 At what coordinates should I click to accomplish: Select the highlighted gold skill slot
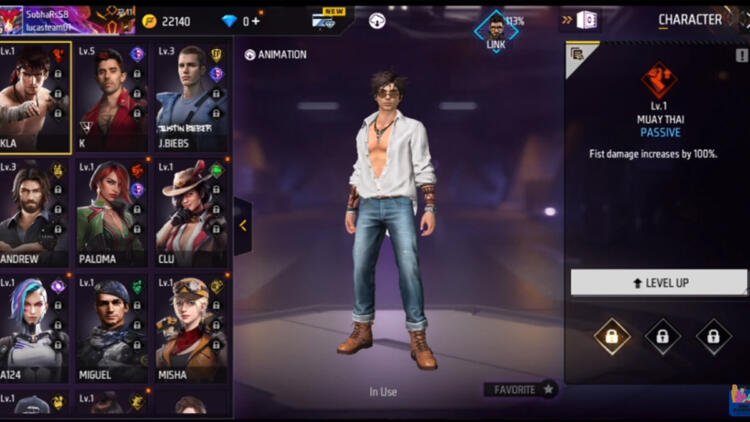point(611,337)
